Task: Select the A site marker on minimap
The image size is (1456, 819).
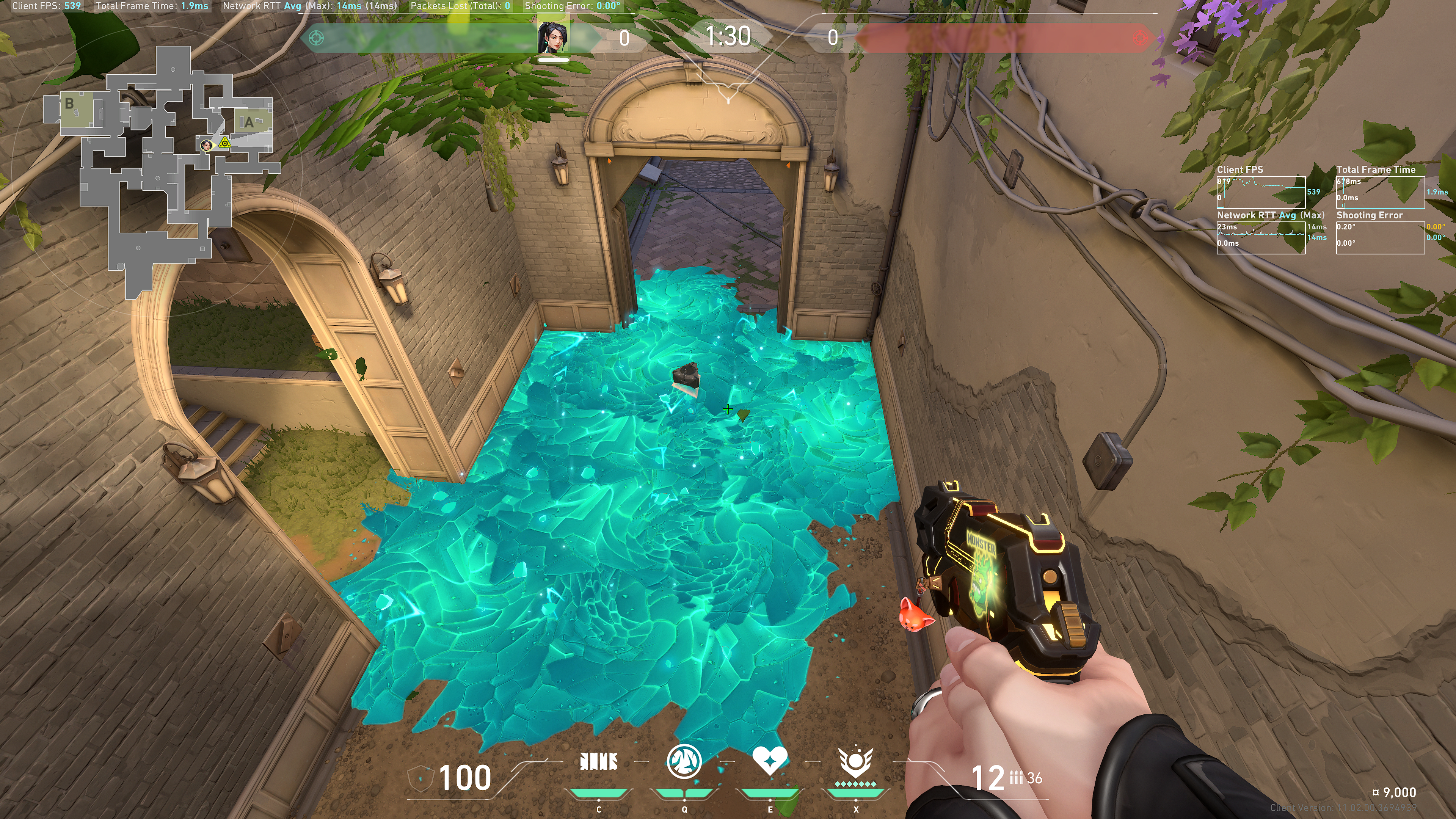Action: click(249, 122)
